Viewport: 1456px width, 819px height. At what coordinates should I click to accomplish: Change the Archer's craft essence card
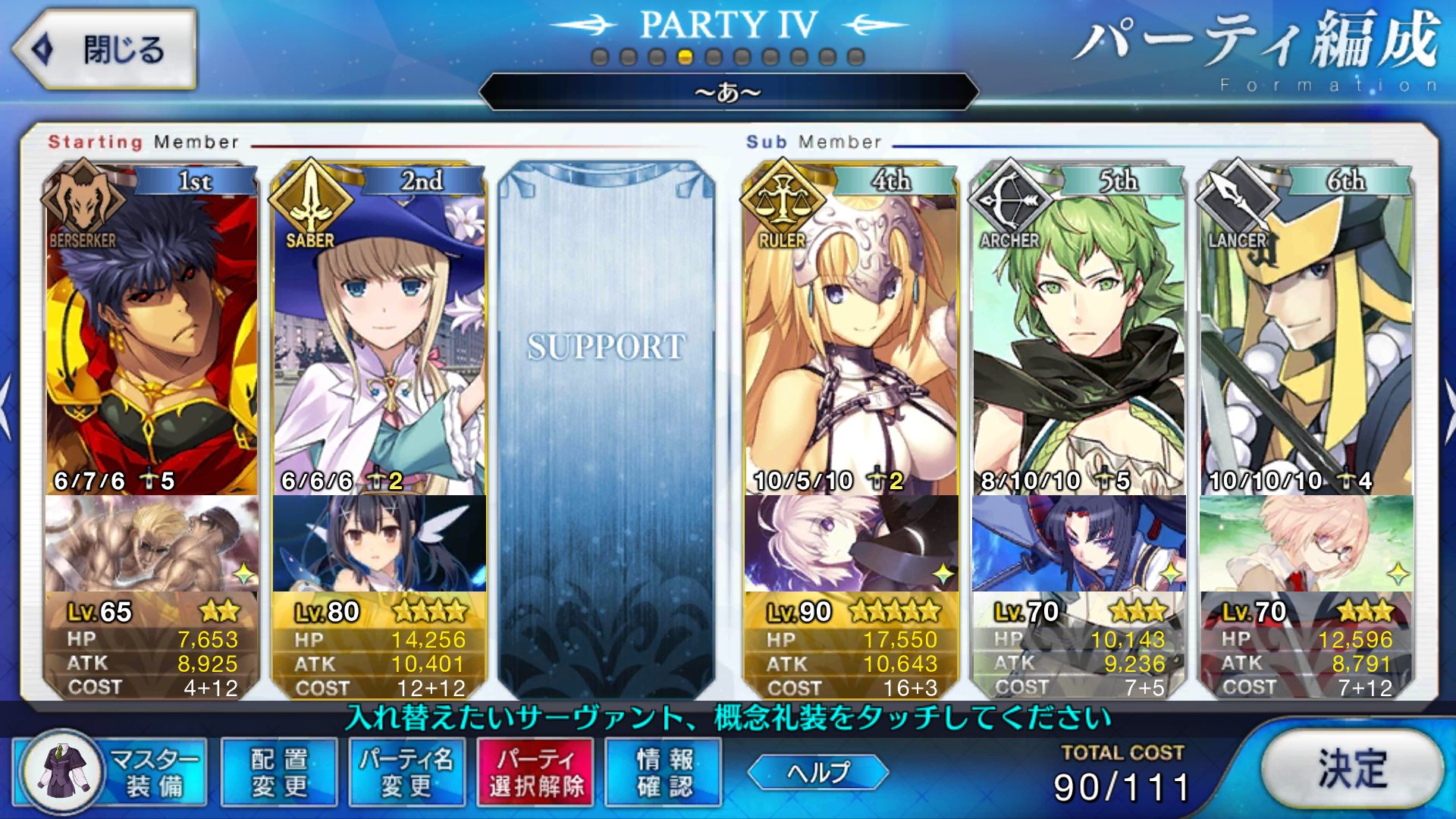(x=1078, y=543)
